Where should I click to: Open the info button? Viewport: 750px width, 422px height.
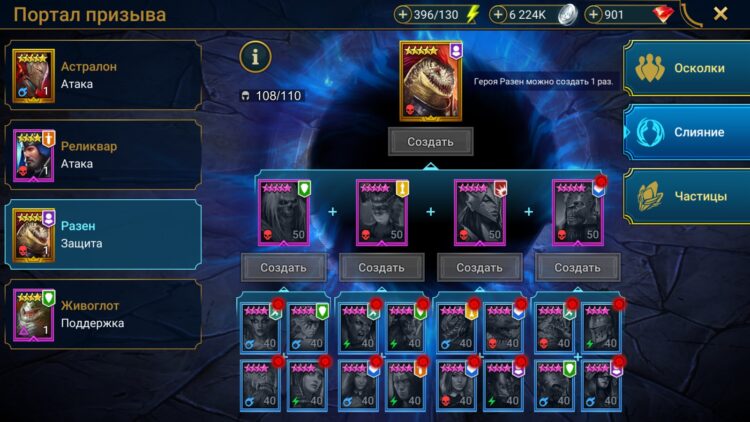[255, 57]
